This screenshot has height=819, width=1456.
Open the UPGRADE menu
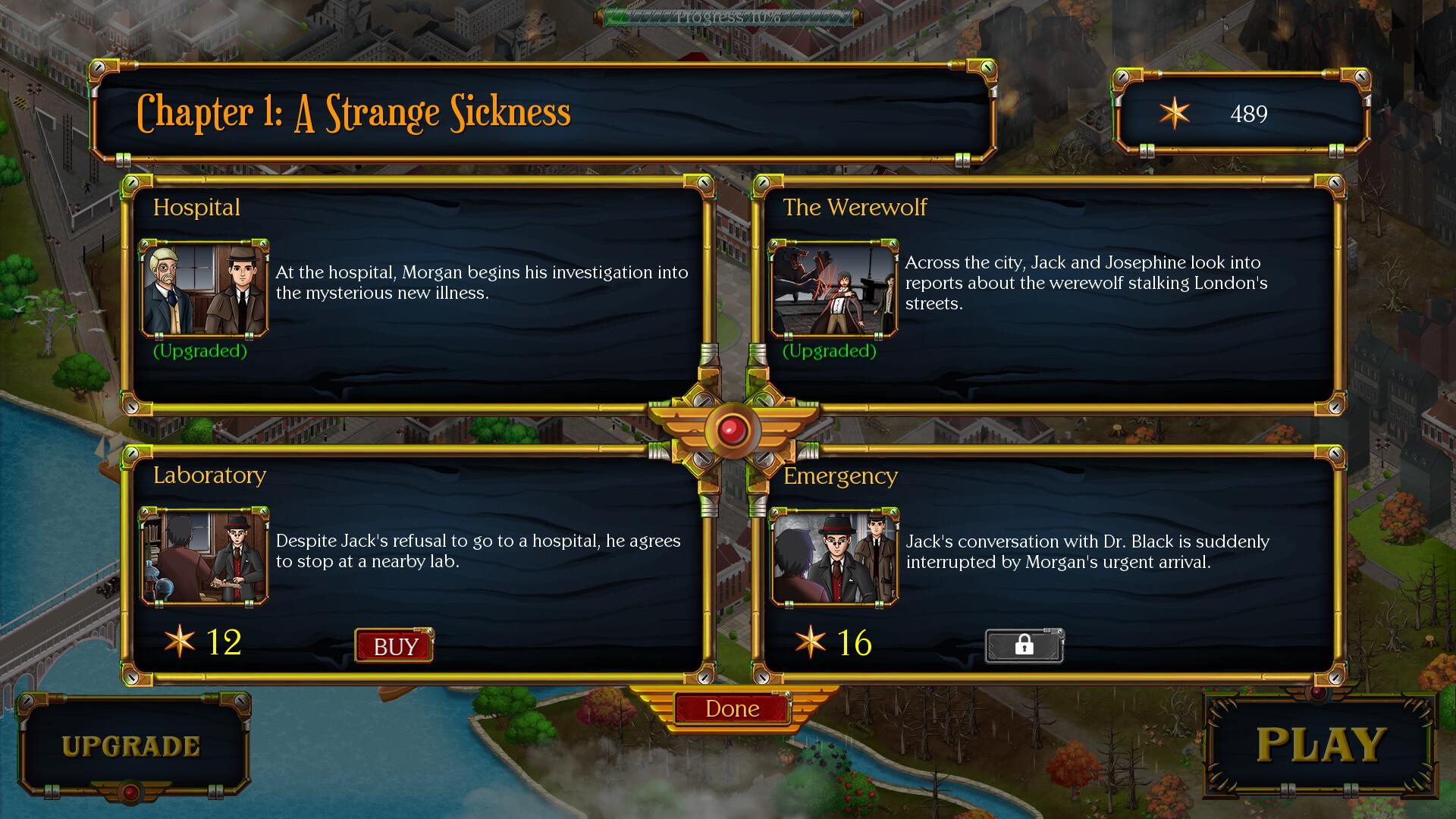130,745
